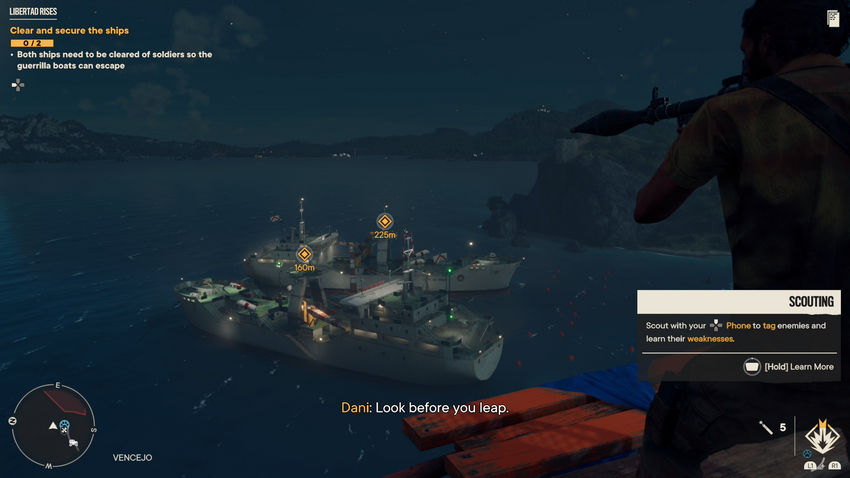Open the document notes icon
This screenshot has width=850, height=478.
pos(833,18)
